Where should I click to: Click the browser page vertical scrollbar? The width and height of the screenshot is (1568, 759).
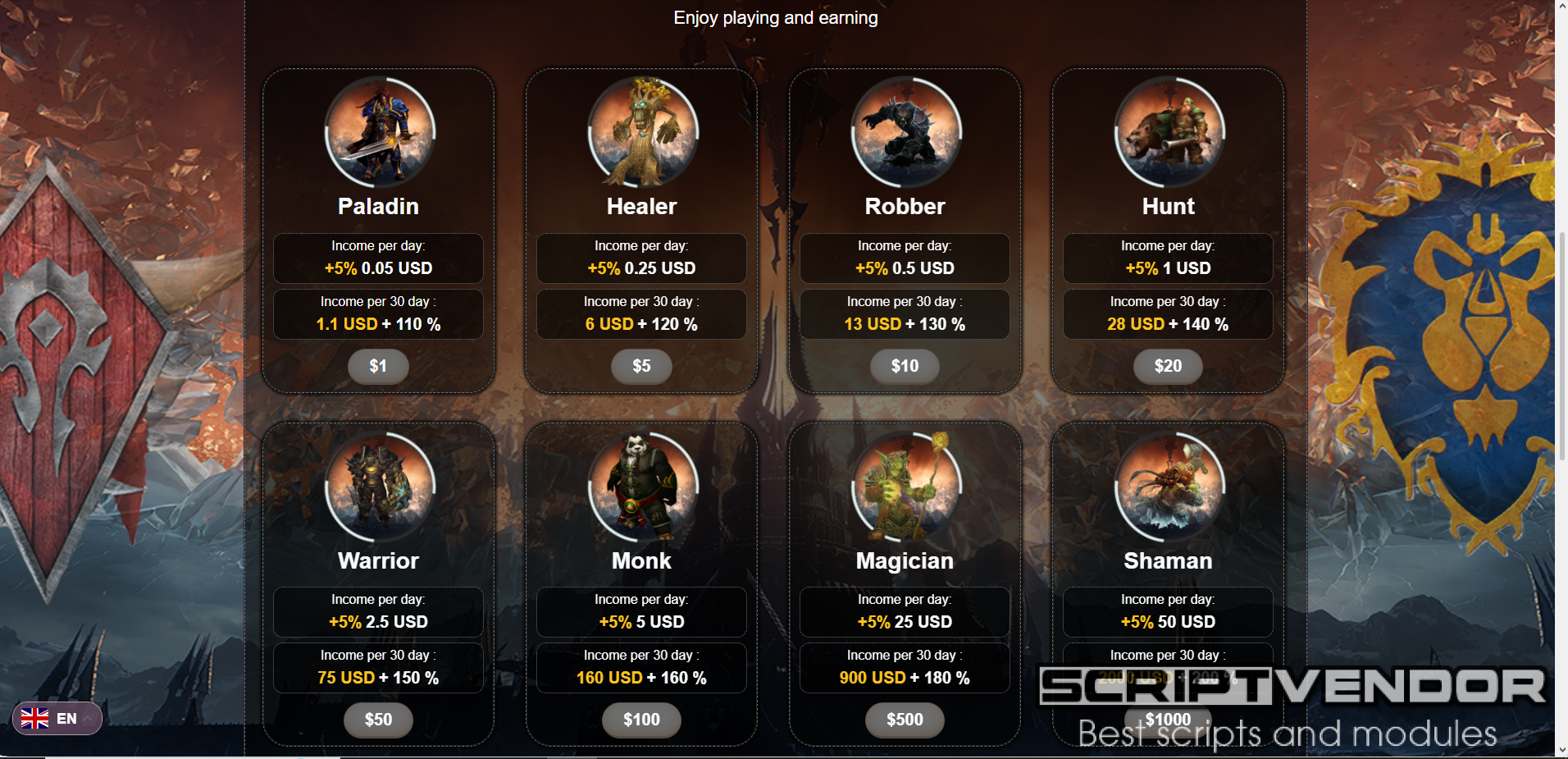(1561, 246)
